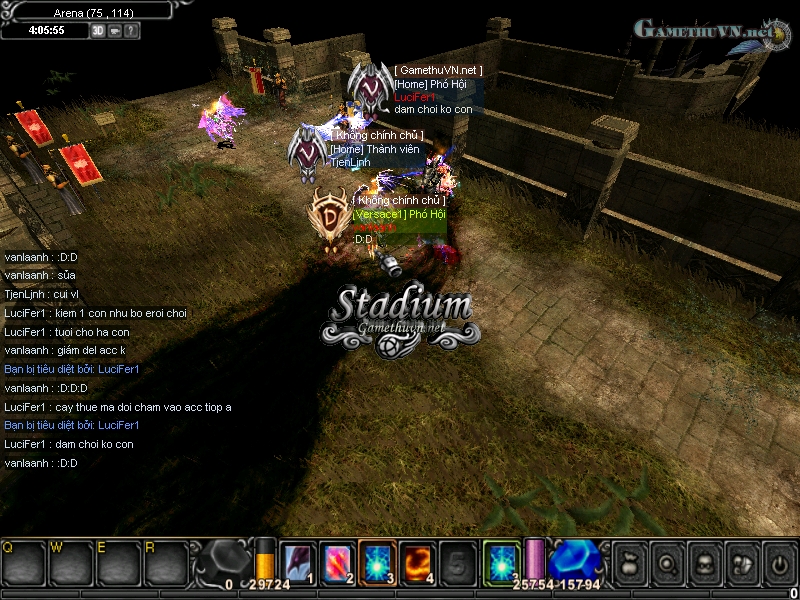Click the shield and swirl button

pyautogui.click(x=742, y=563)
